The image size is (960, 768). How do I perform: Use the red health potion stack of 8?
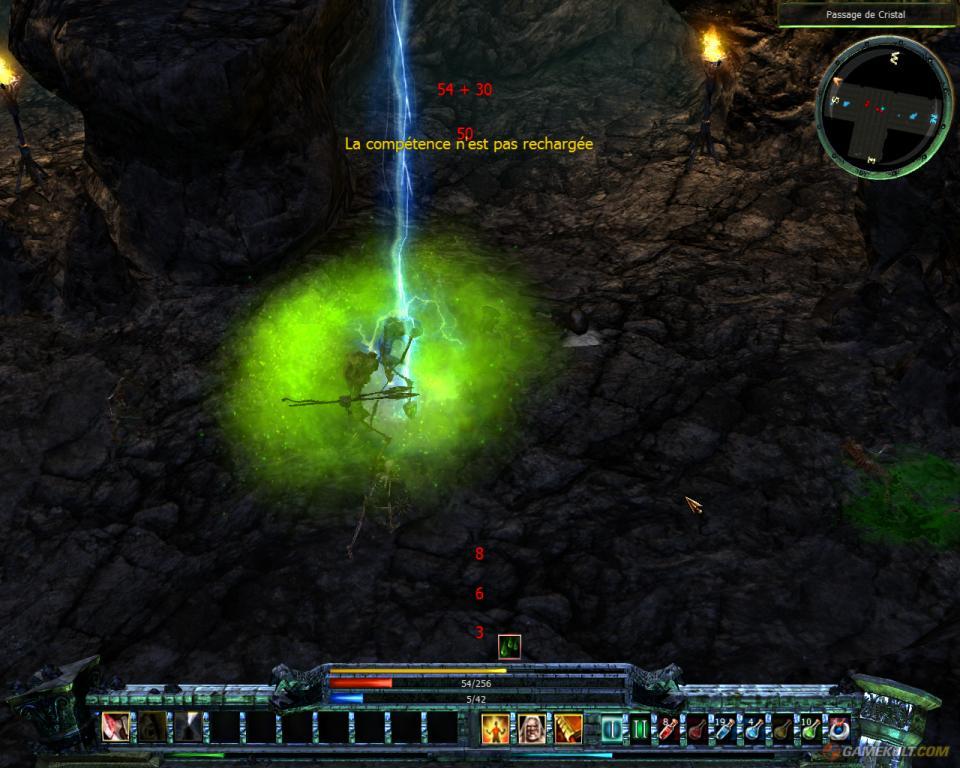[669, 729]
